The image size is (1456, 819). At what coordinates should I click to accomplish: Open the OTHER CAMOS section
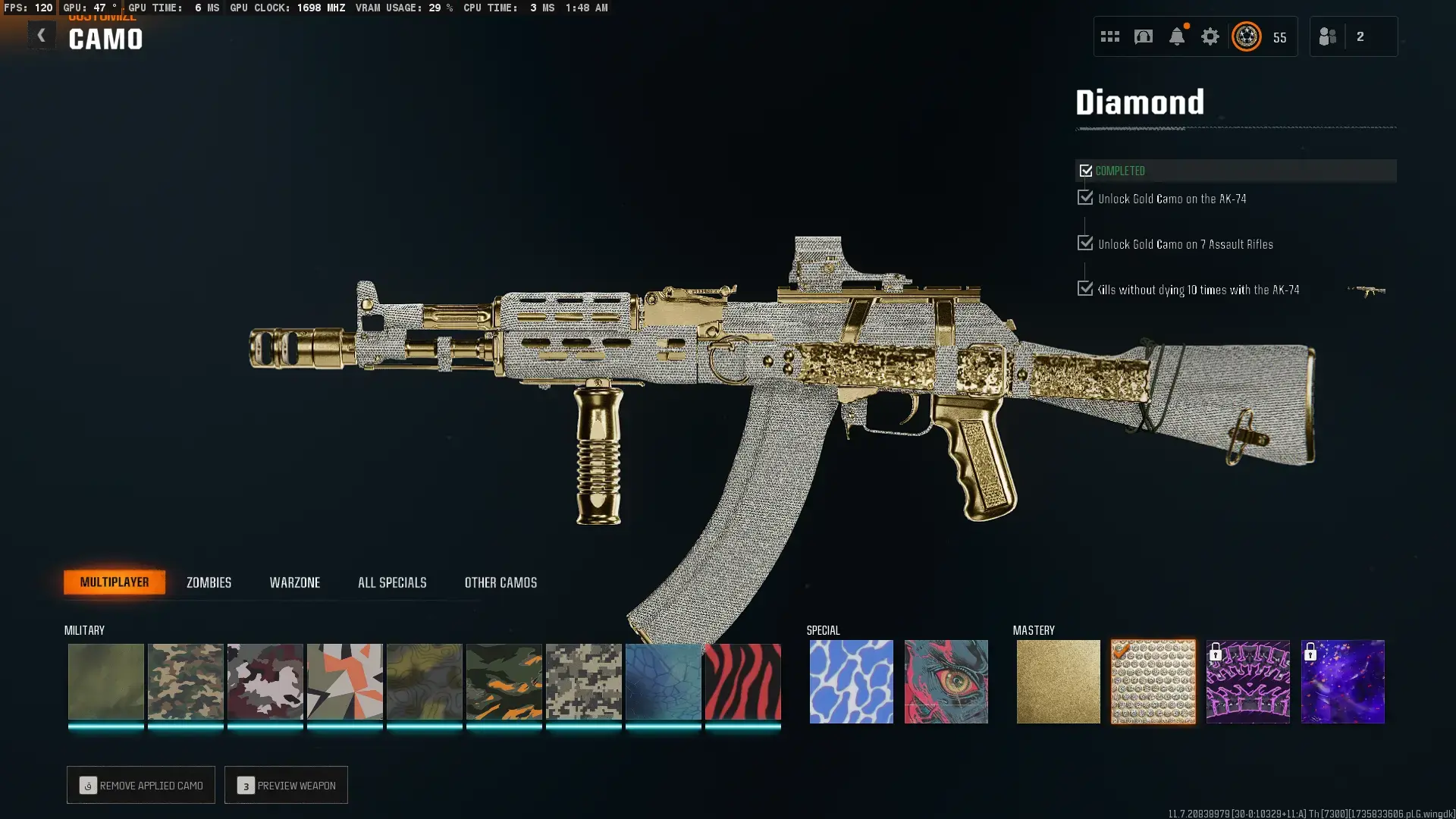pos(500,582)
